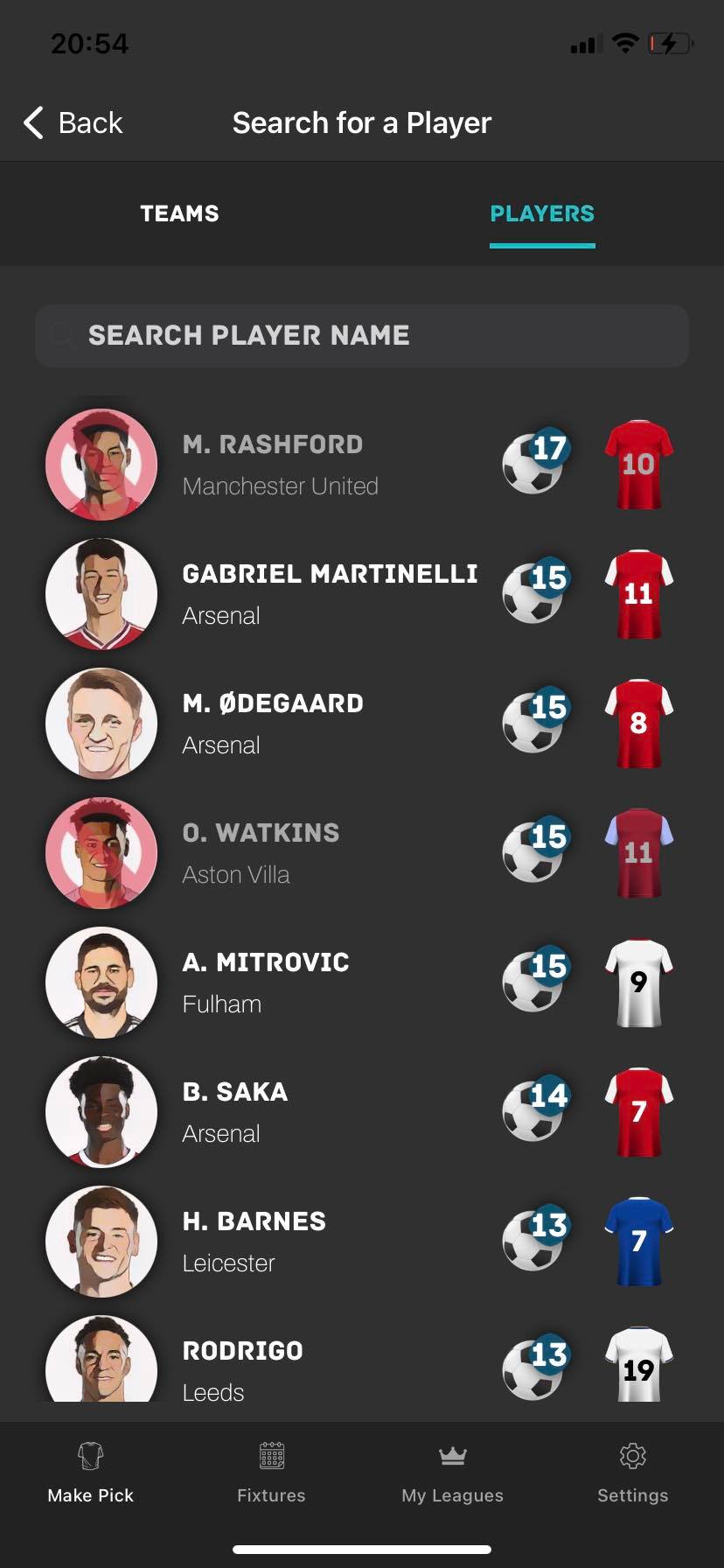Image resolution: width=724 pixels, height=1568 pixels.
Task: Select the Players tab
Action: (542, 213)
